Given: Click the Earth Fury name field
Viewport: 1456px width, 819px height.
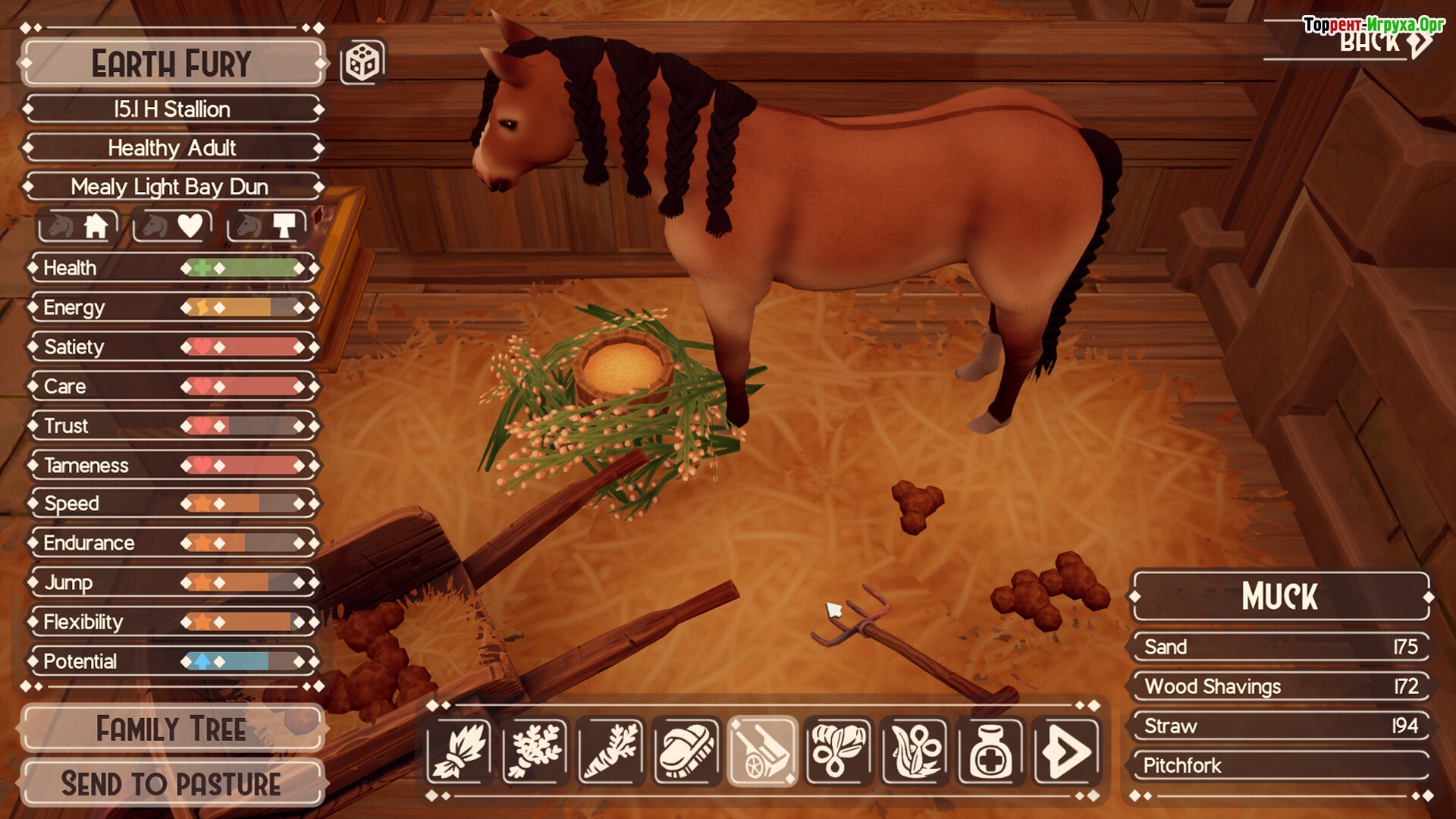Looking at the screenshot, I should click(x=172, y=64).
